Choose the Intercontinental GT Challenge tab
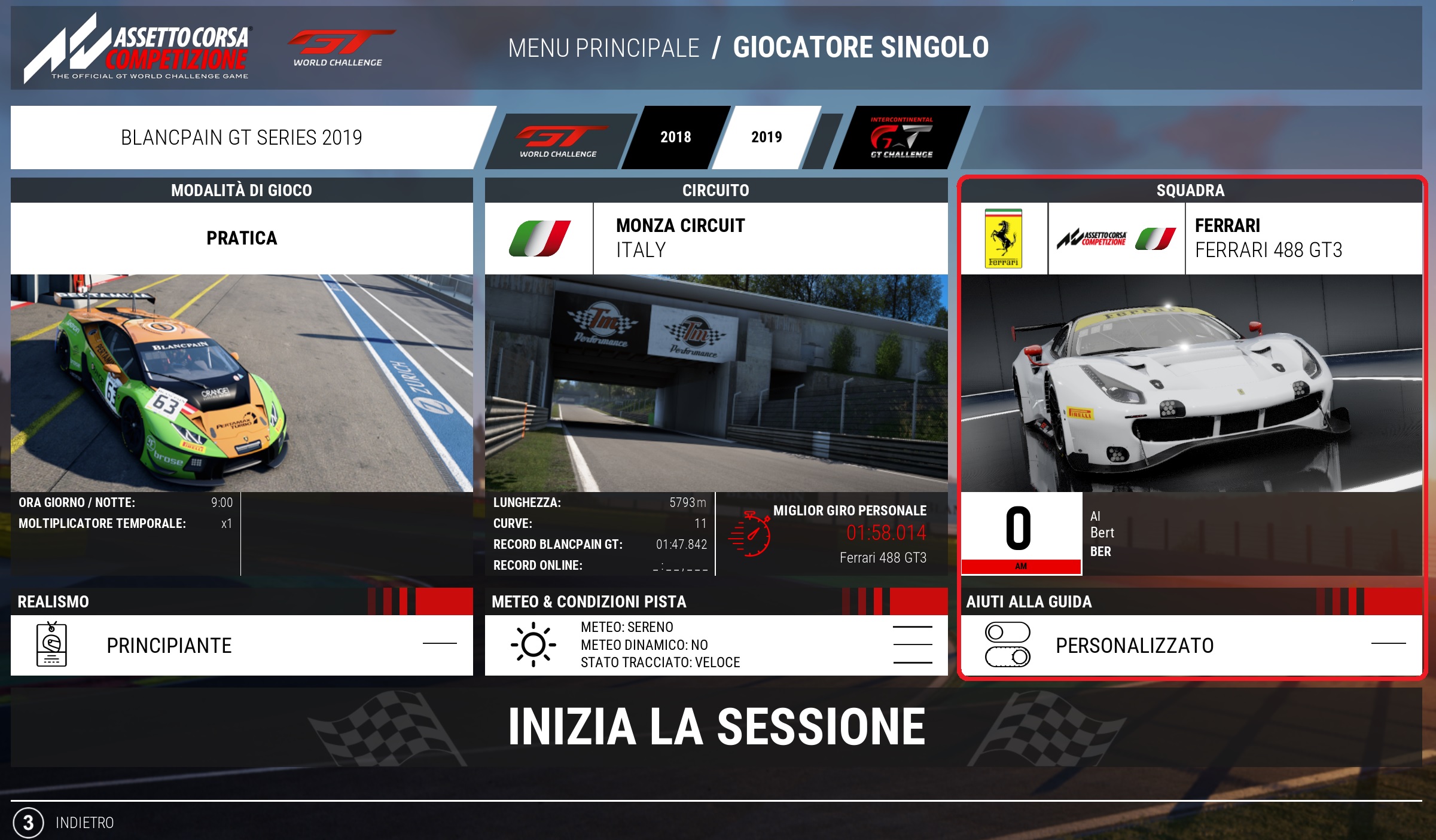The height and width of the screenshot is (840, 1436). 901,138
